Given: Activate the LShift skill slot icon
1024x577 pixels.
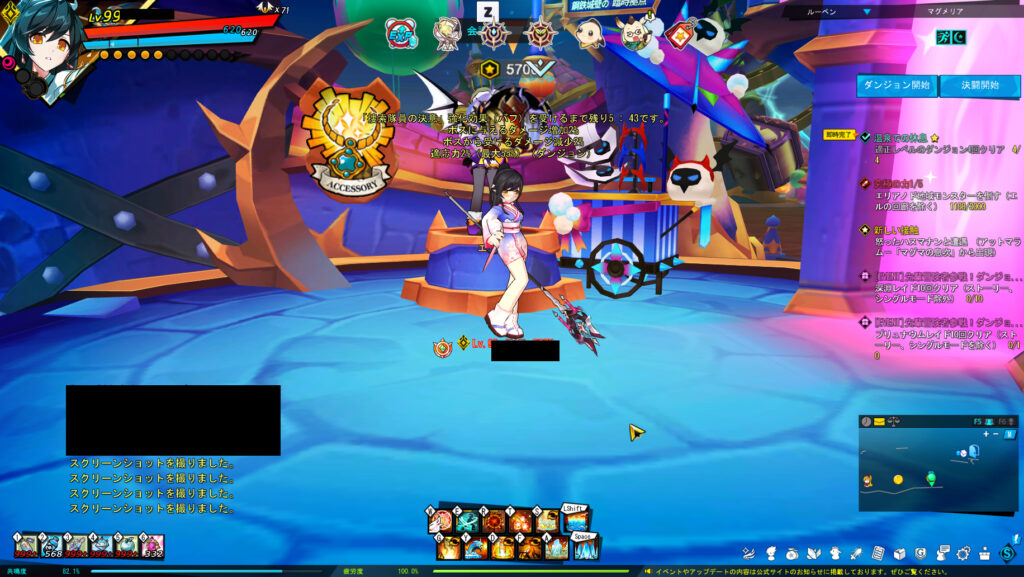Looking at the screenshot, I should click(575, 522).
